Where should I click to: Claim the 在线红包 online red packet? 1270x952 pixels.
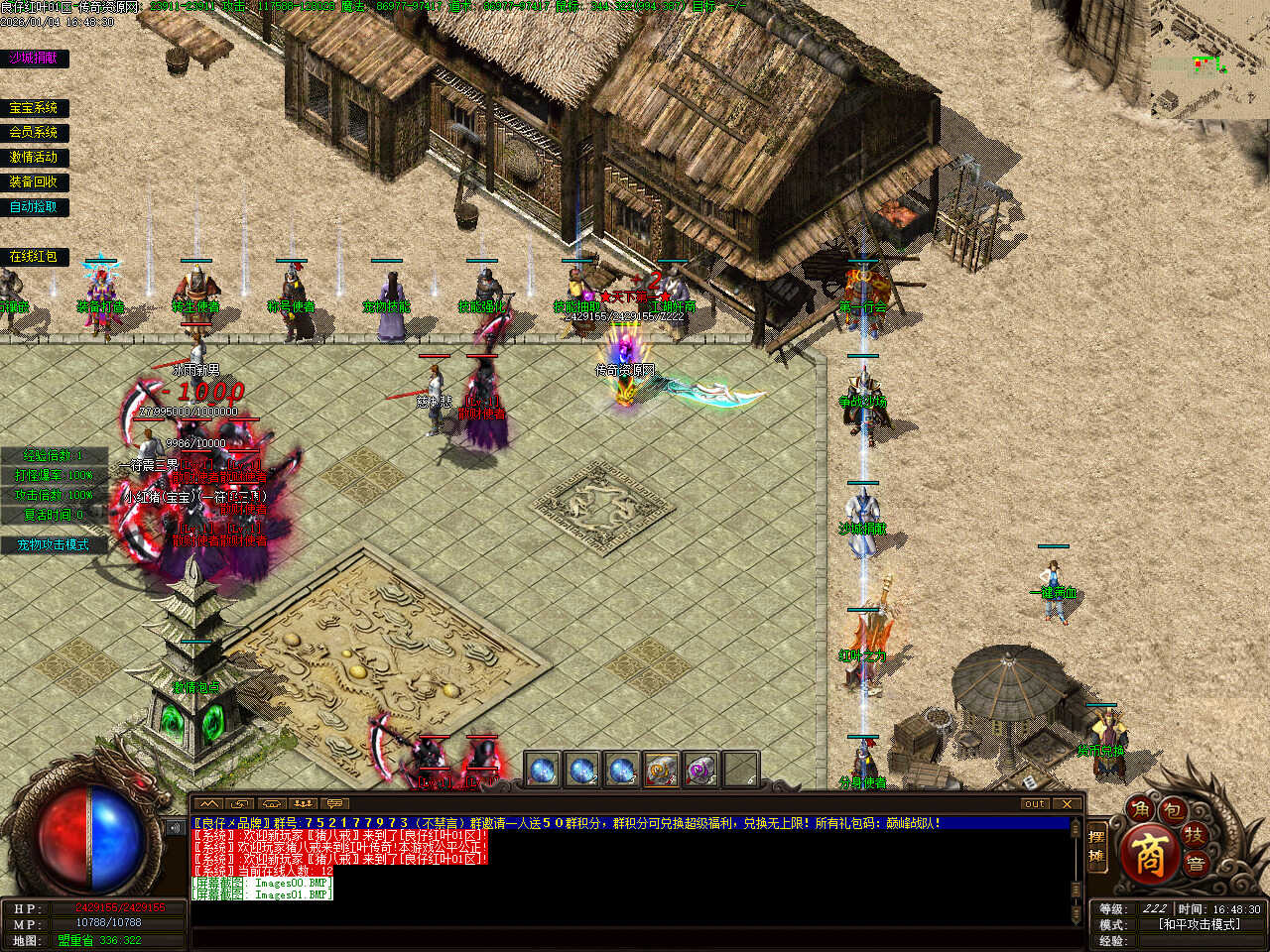[x=34, y=257]
